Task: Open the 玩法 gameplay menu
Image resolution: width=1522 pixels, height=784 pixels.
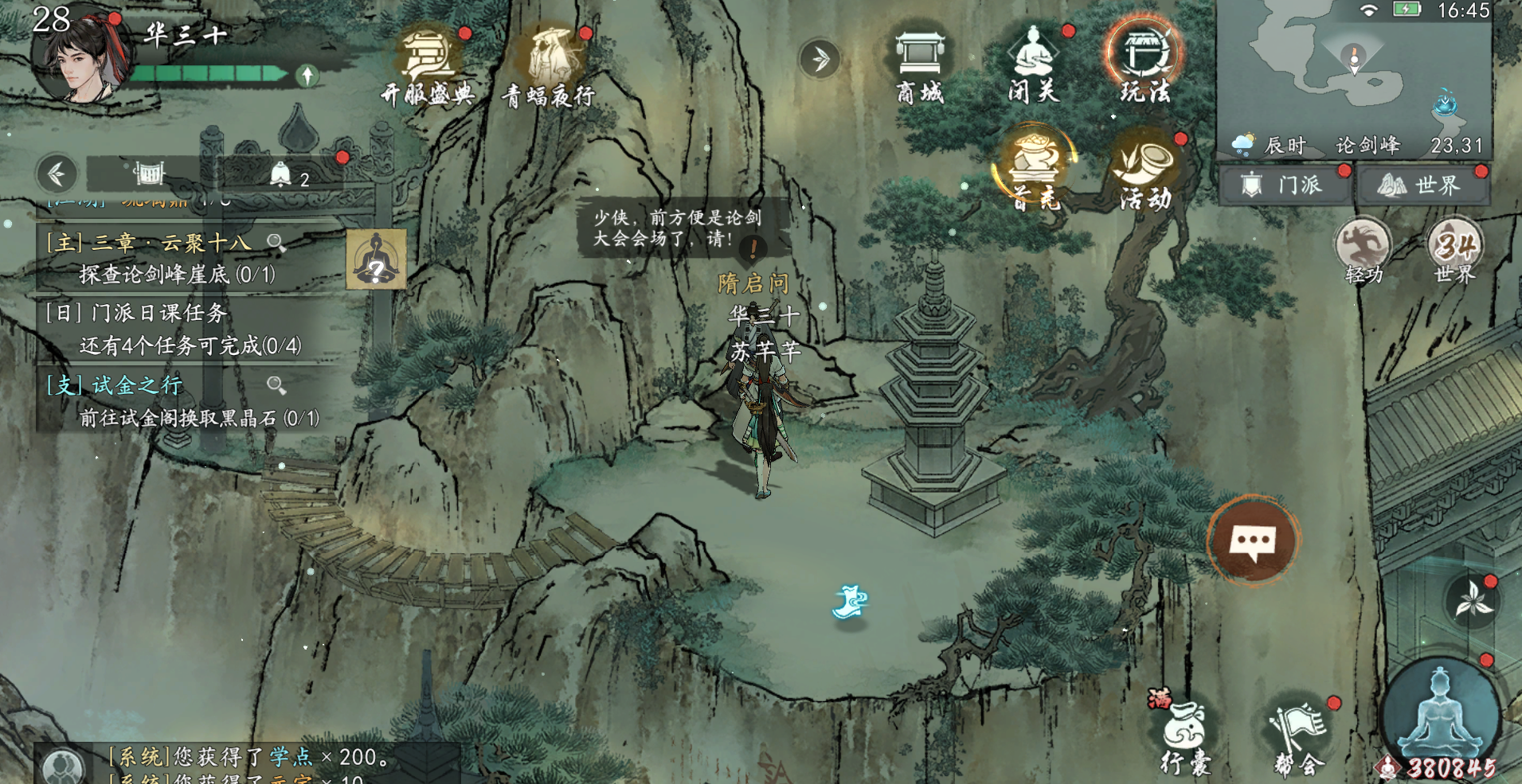Action: coord(1144,64)
